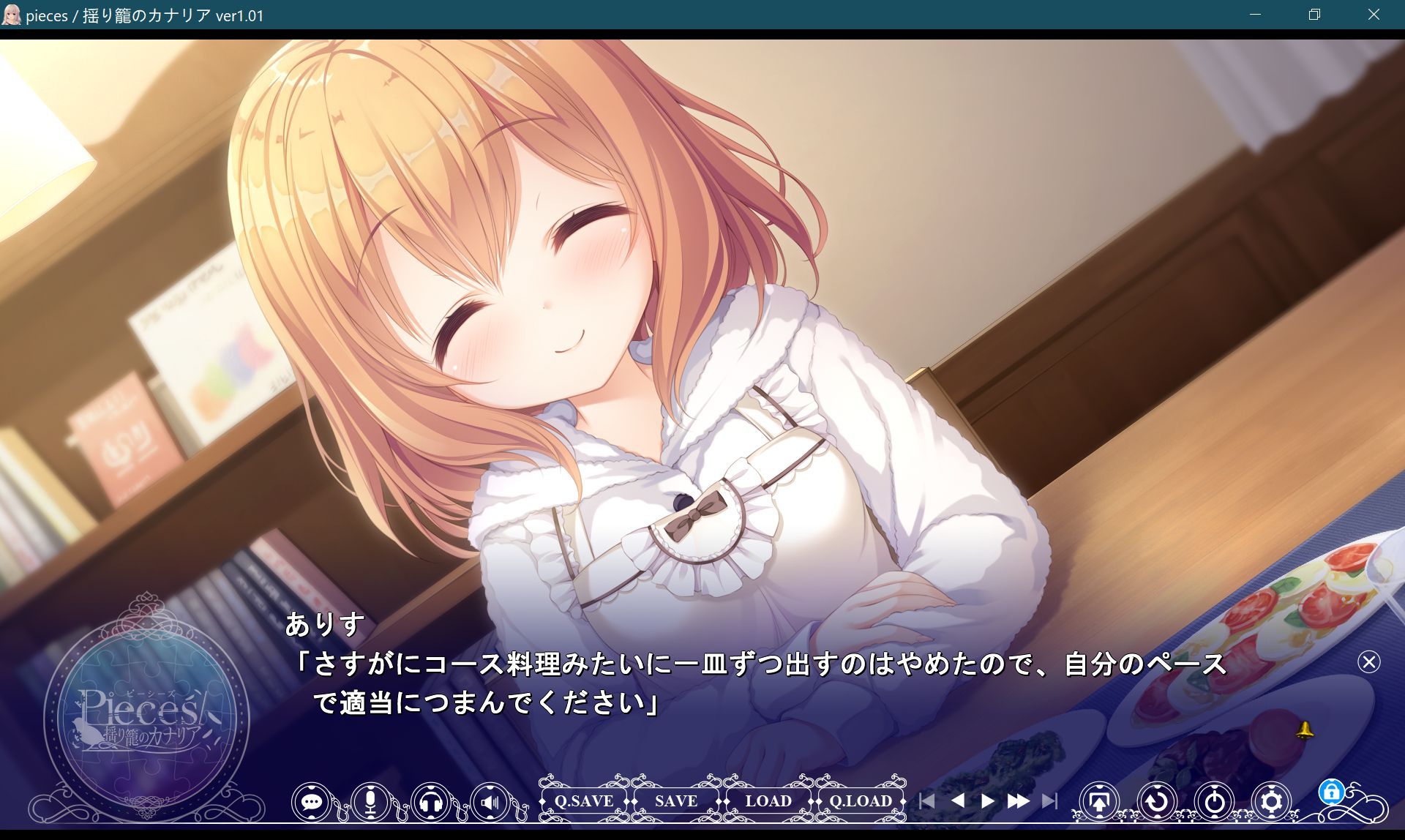
Task: Replay the voice line with microphone icon
Action: click(372, 801)
